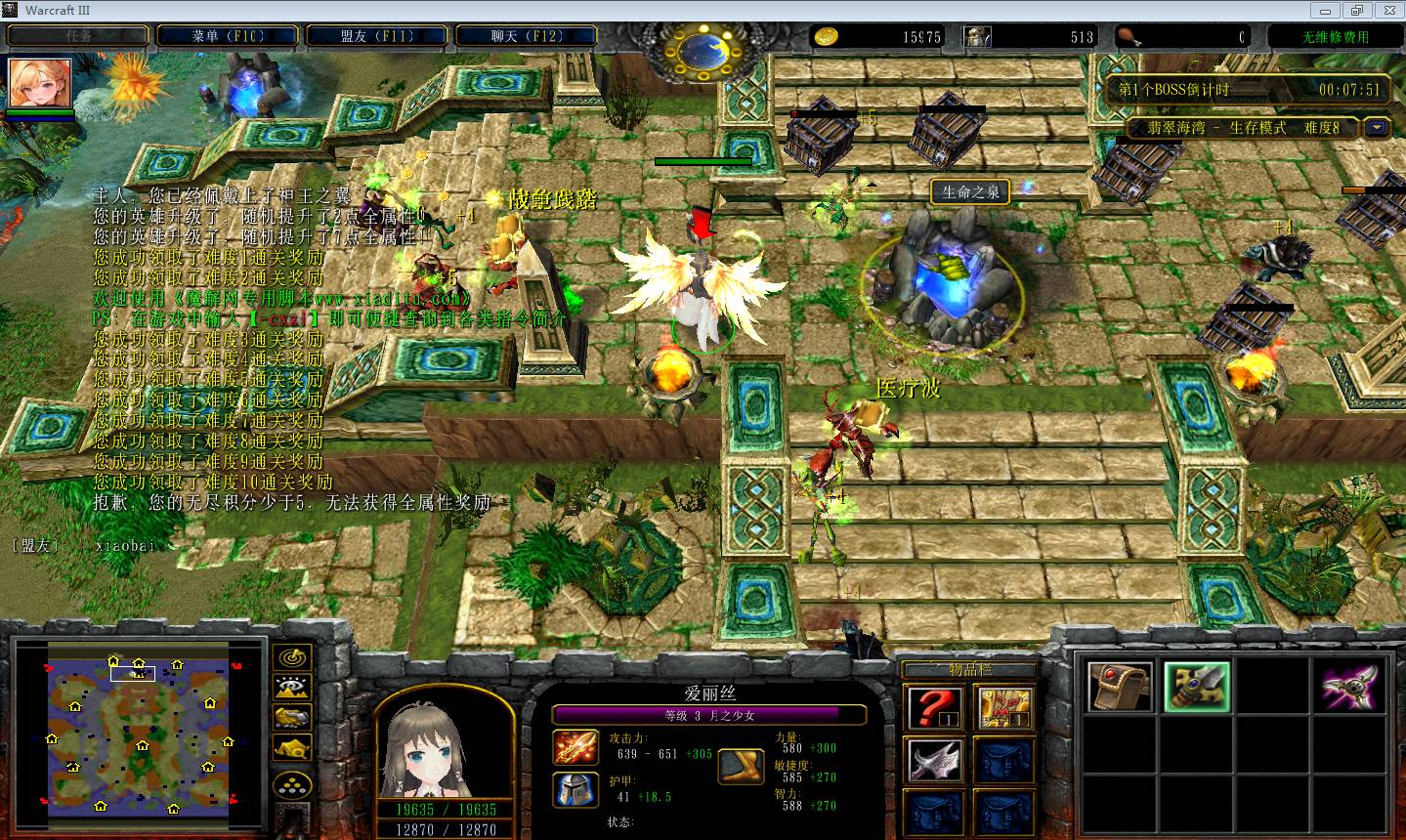
Task: Click the minimap
Action: point(139,728)
